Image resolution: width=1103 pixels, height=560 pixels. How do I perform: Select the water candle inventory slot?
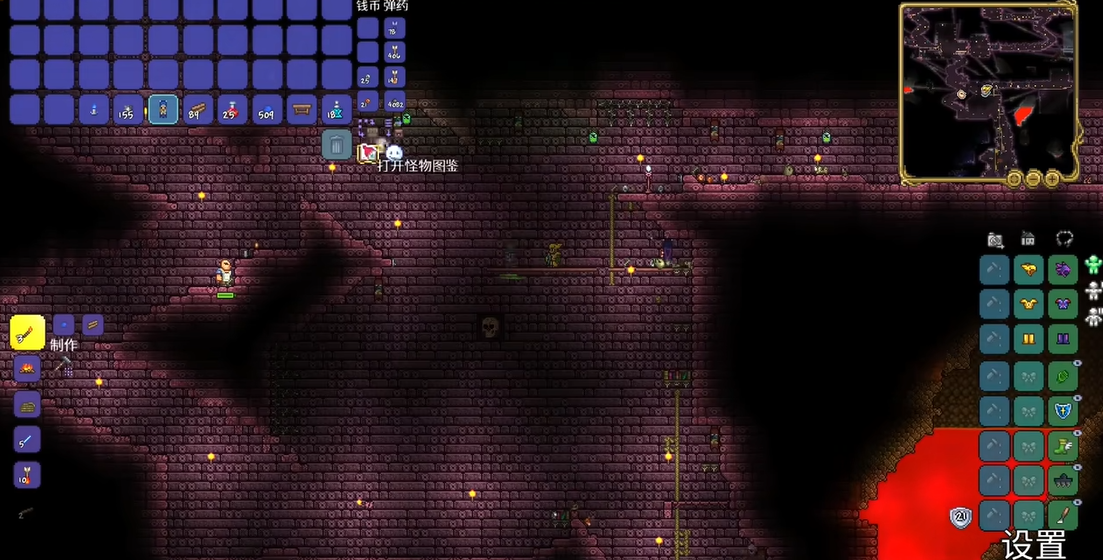click(x=94, y=109)
